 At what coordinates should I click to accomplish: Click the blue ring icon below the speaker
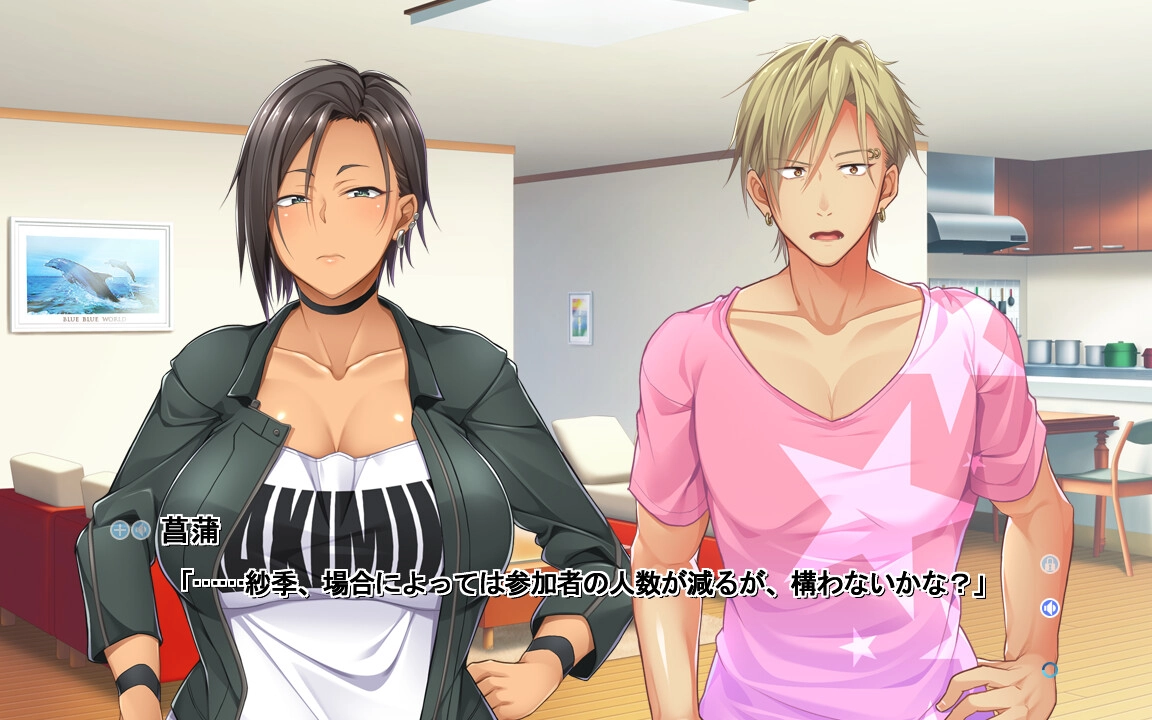click(x=1049, y=669)
